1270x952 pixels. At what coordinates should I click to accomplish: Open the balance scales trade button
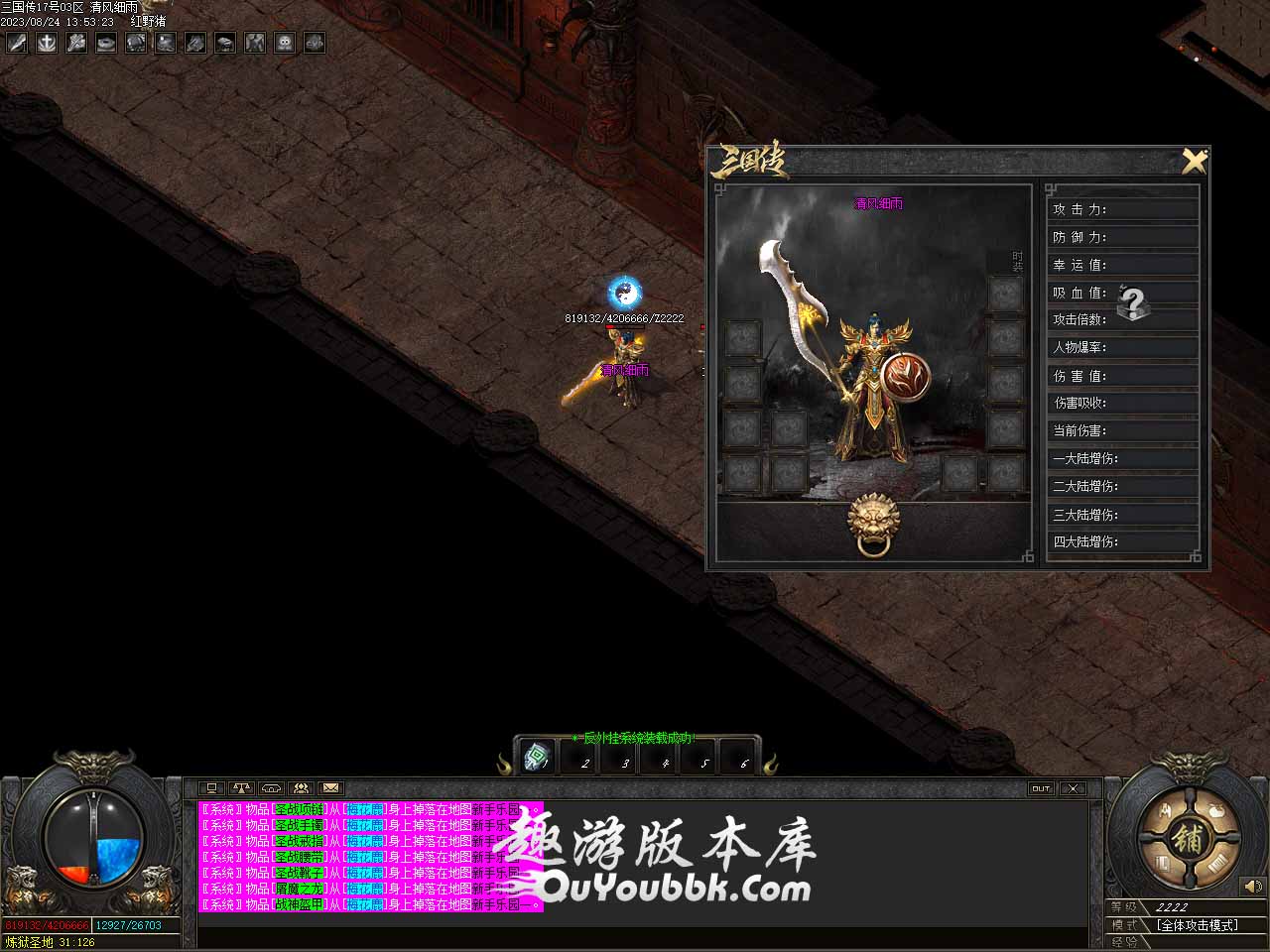241,788
